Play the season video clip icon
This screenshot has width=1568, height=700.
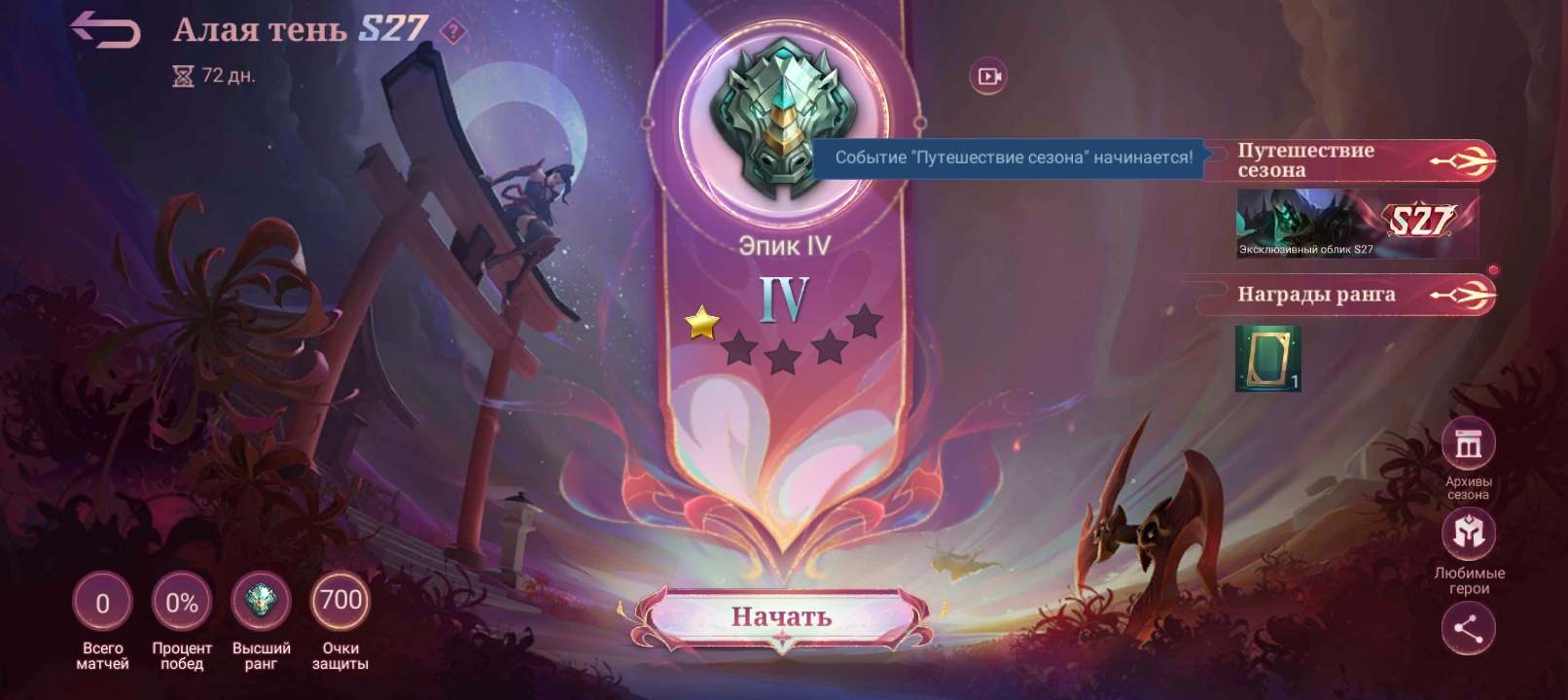point(988,76)
